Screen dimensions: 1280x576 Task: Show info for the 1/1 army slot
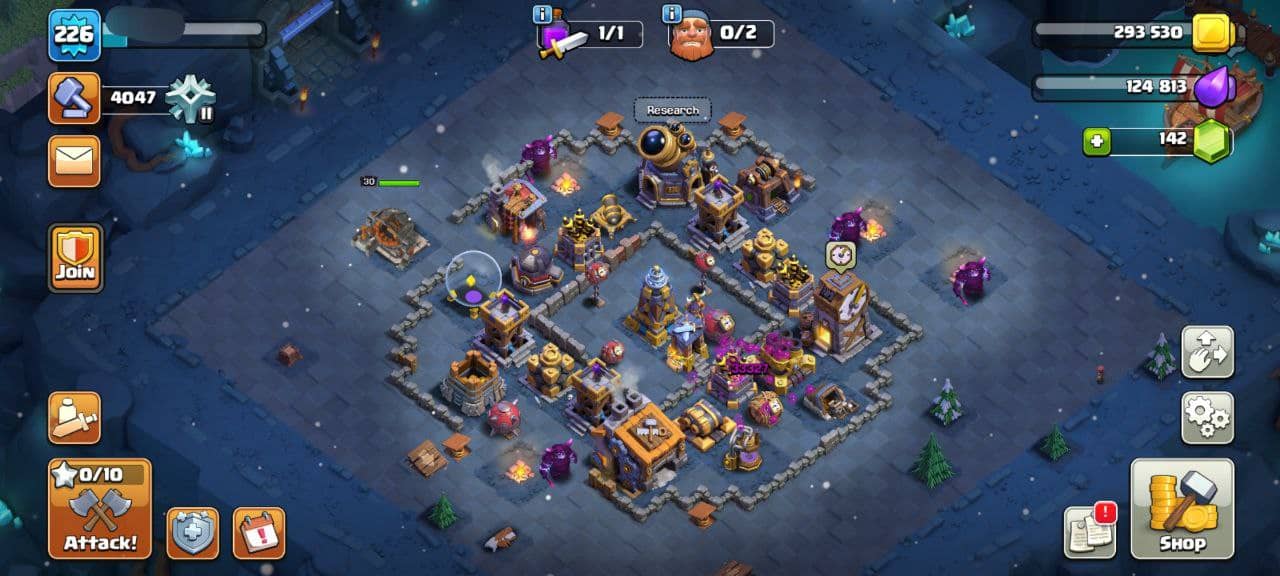(543, 15)
